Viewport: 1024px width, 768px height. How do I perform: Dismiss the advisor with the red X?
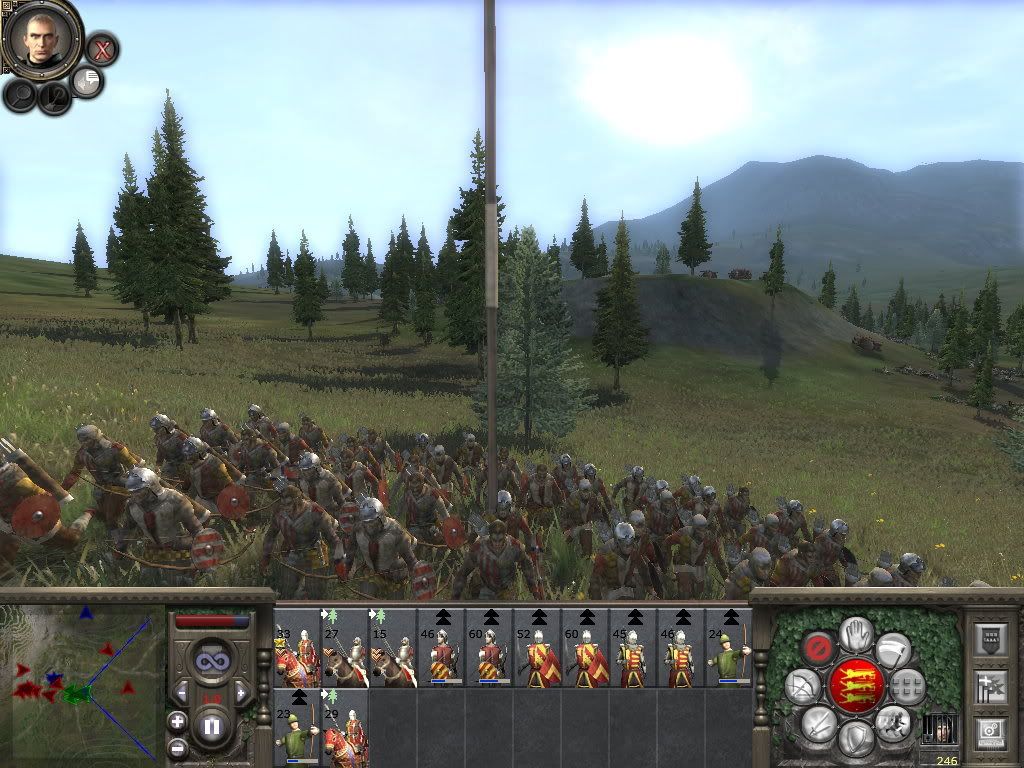tap(101, 48)
